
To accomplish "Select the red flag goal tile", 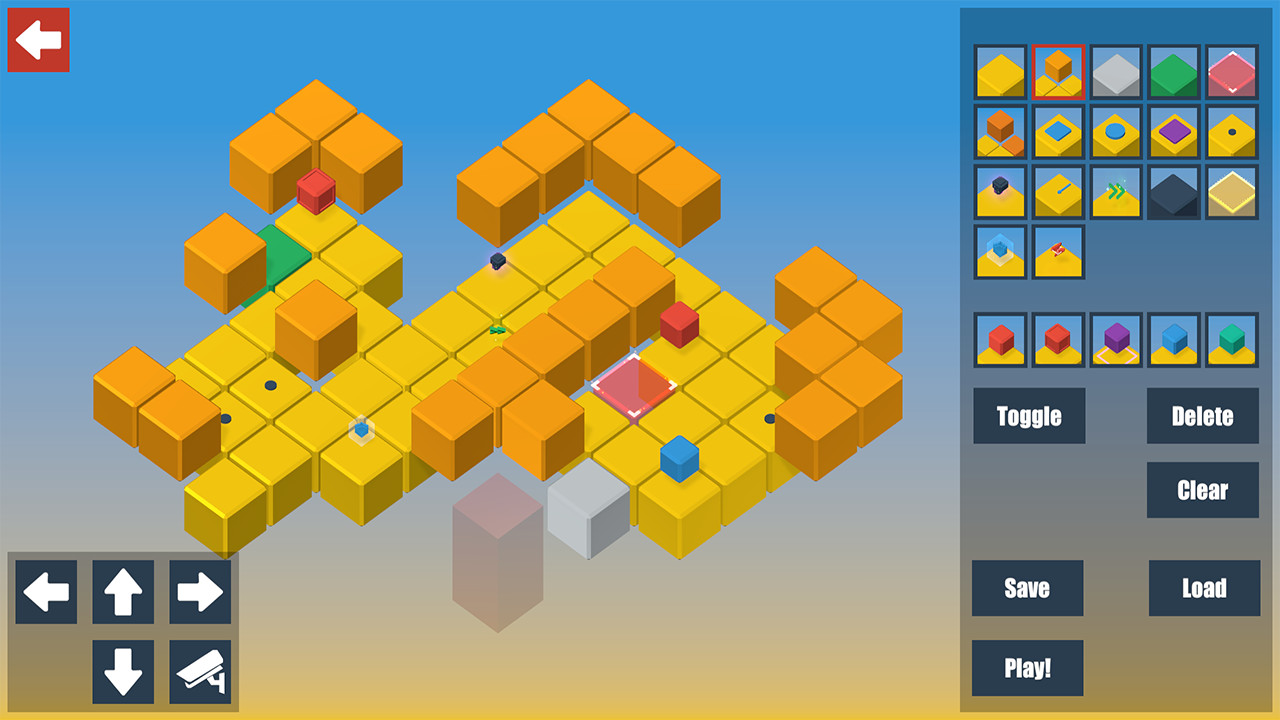I will pyautogui.click(x=1057, y=252).
